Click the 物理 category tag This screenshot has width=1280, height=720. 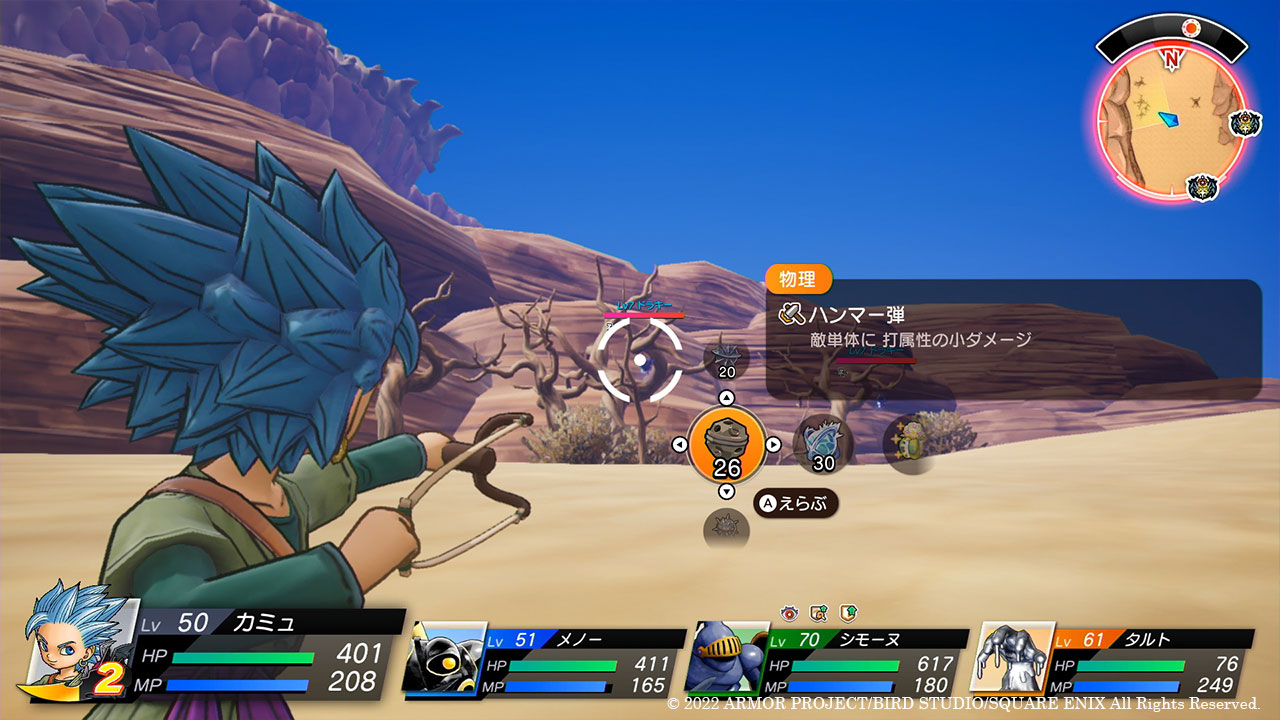point(798,279)
